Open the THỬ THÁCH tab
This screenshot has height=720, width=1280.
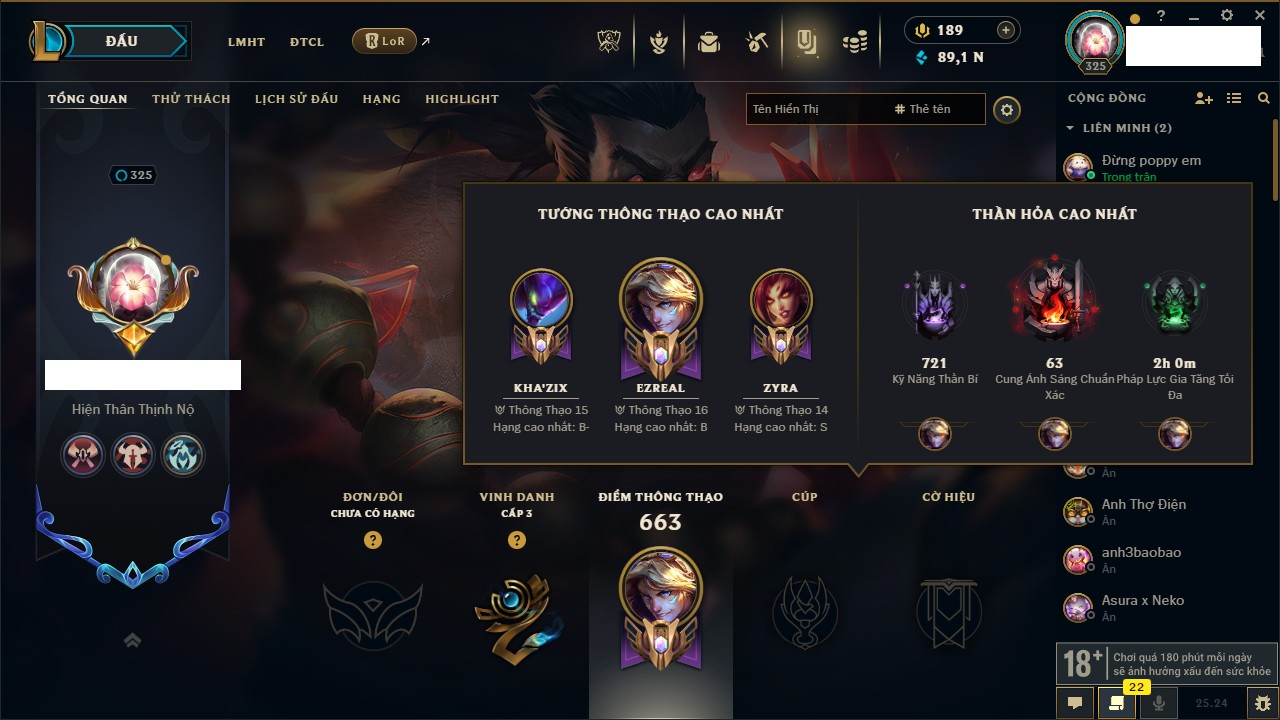[191, 99]
